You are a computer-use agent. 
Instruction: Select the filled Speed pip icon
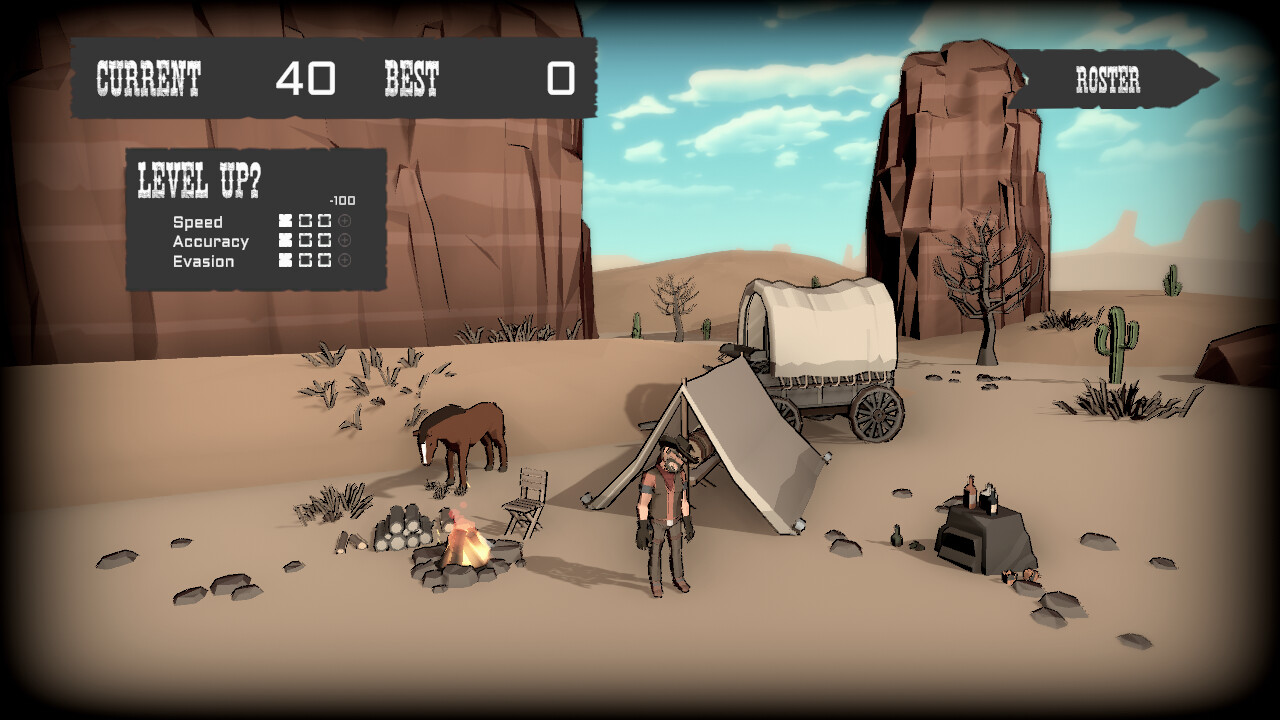pyautogui.click(x=285, y=220)
